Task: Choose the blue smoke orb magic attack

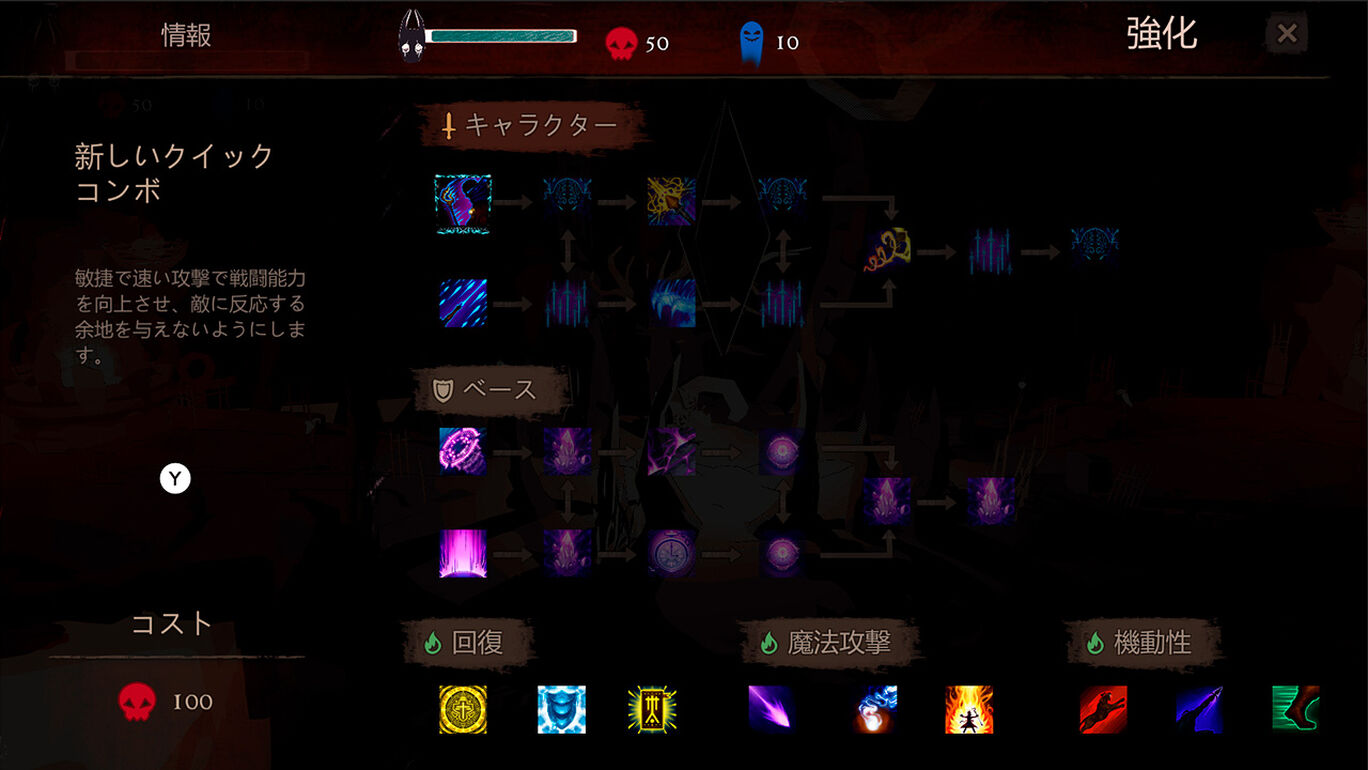Action: click(x=876, y=710)
